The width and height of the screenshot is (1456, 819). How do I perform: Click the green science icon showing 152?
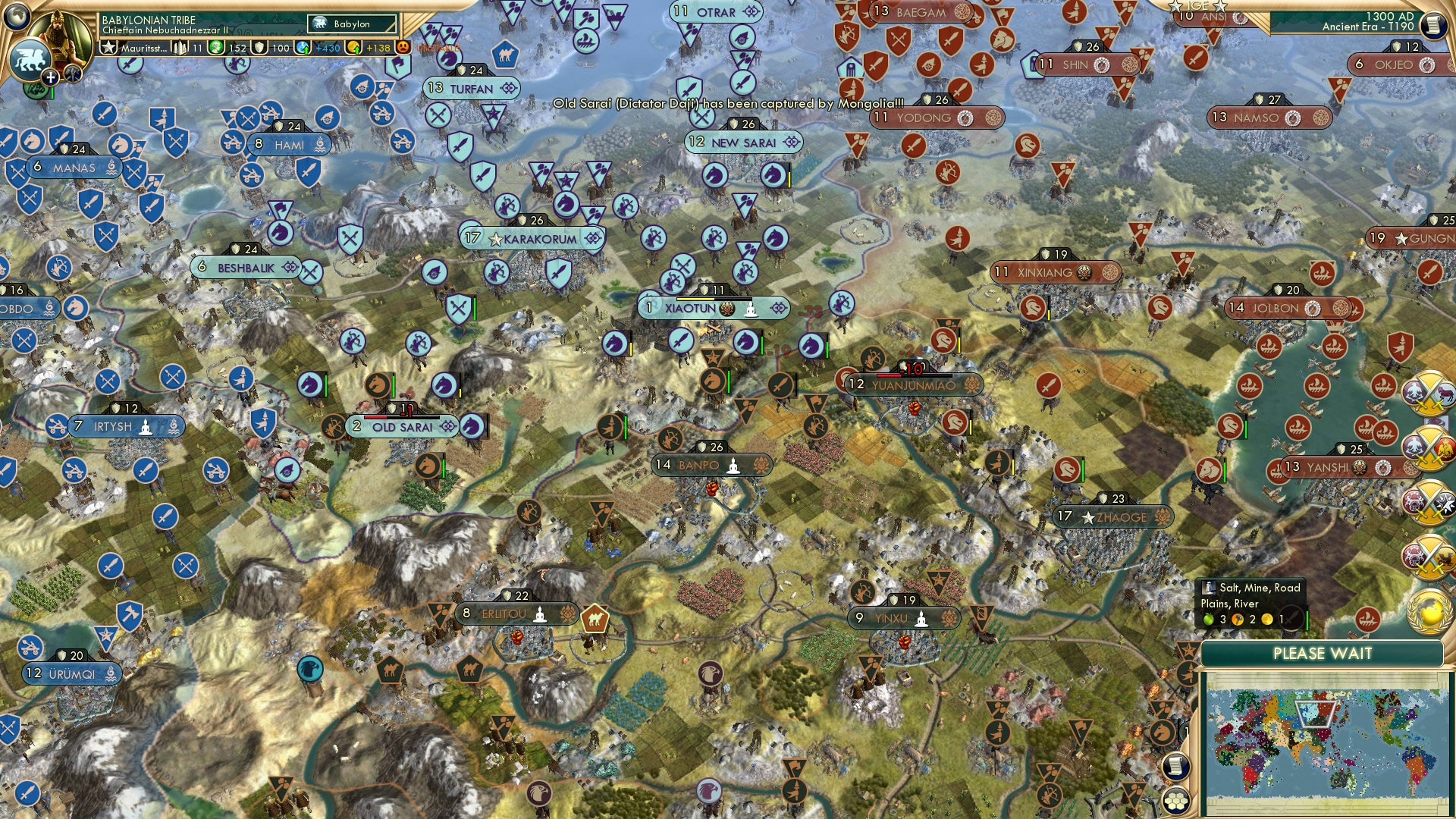coord(215,47)
